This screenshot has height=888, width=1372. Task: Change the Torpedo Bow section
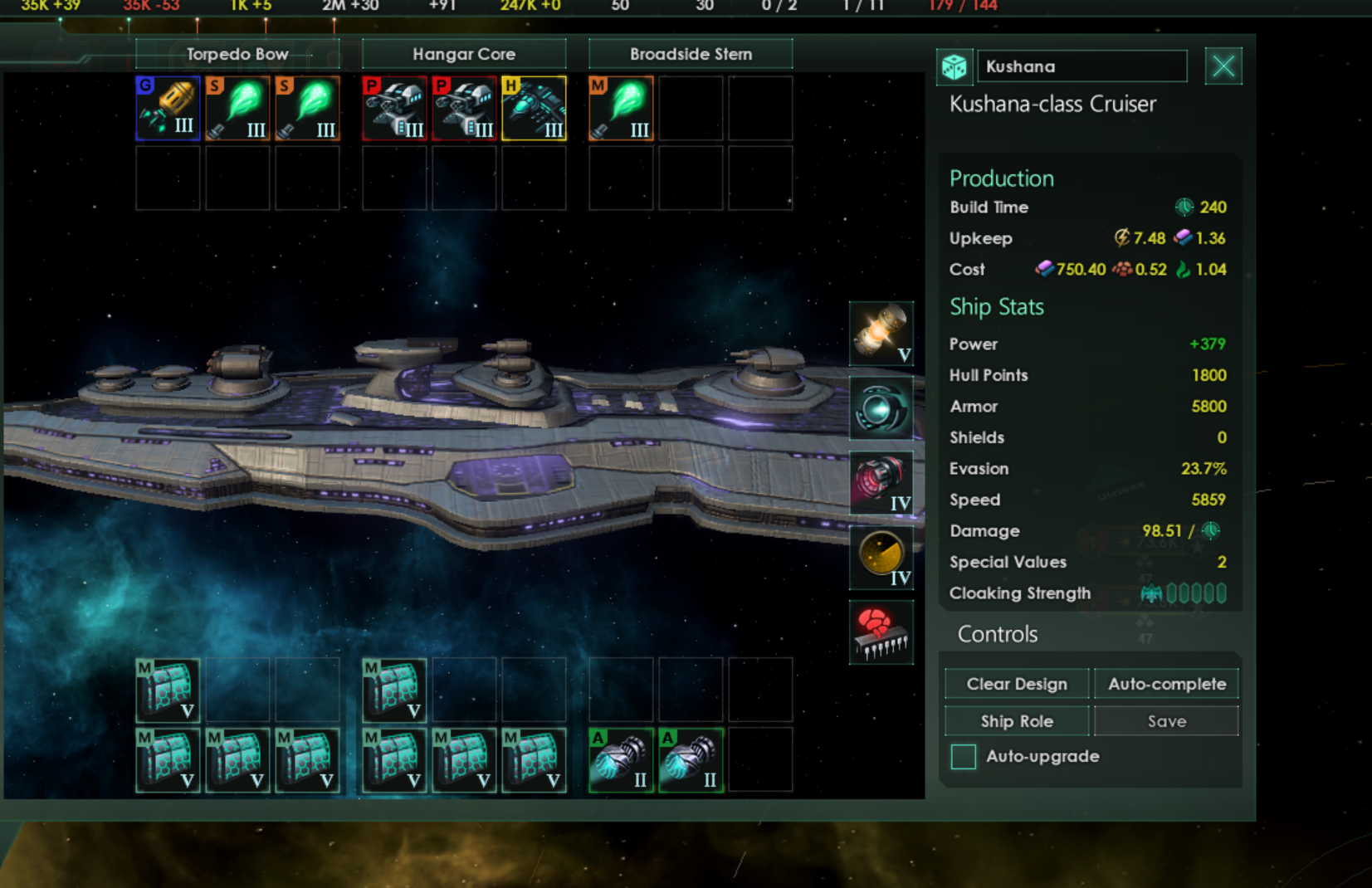click(x=237, y=54)
